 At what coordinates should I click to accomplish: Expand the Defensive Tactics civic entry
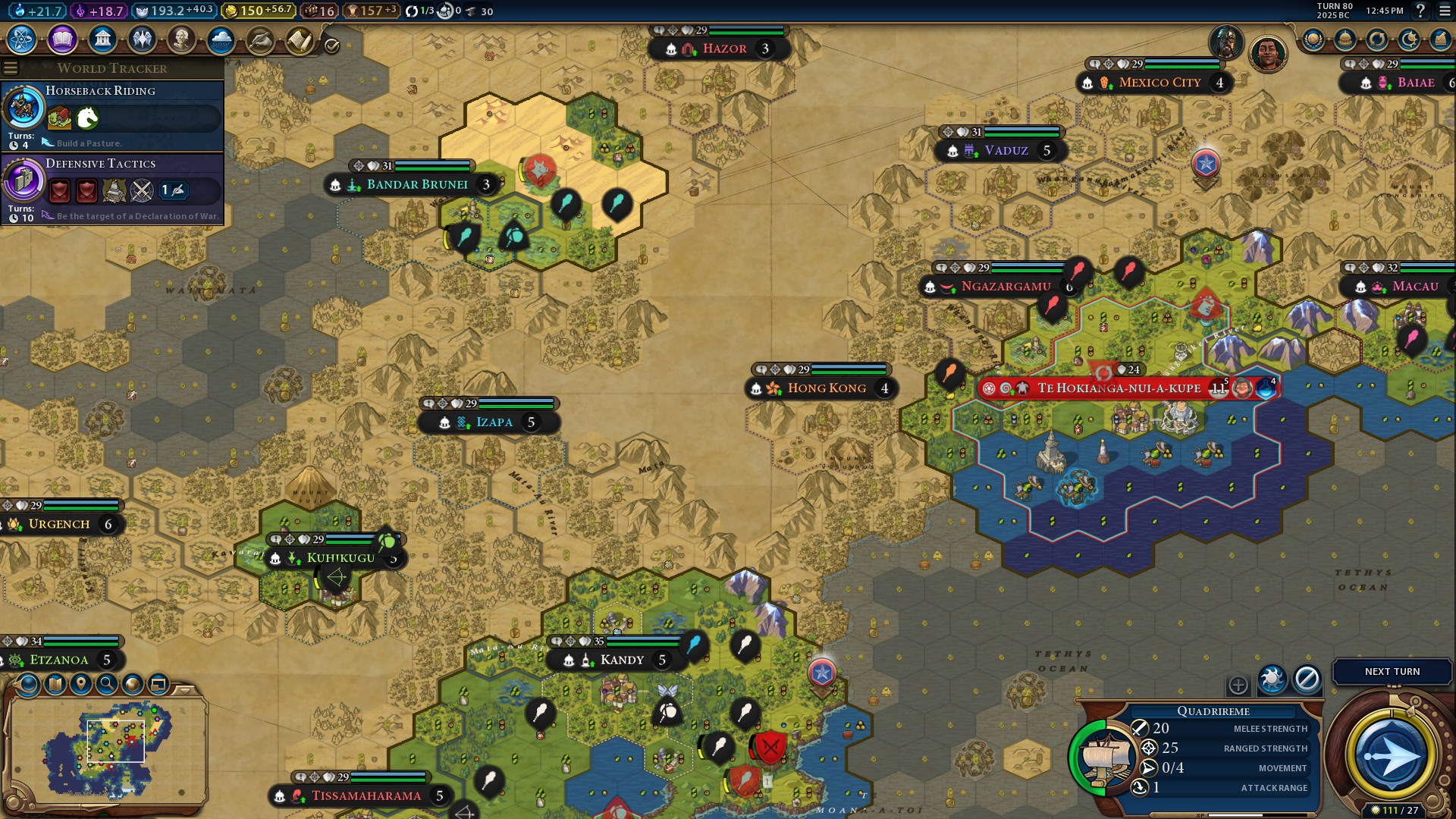[x=102, y=163]
